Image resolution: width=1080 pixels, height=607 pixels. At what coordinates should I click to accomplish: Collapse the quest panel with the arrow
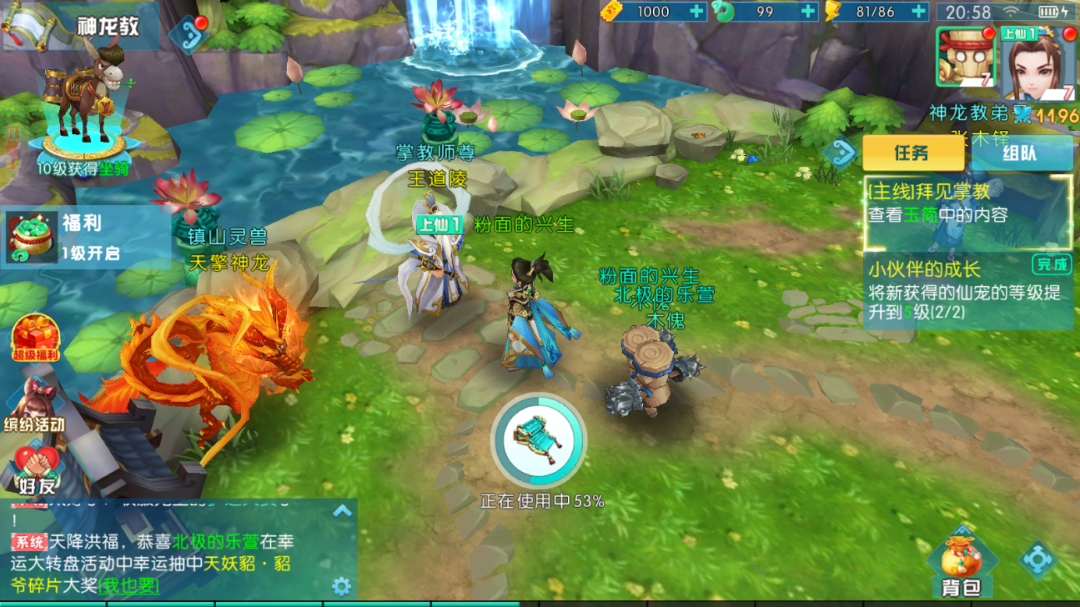(x=840, y=153)
